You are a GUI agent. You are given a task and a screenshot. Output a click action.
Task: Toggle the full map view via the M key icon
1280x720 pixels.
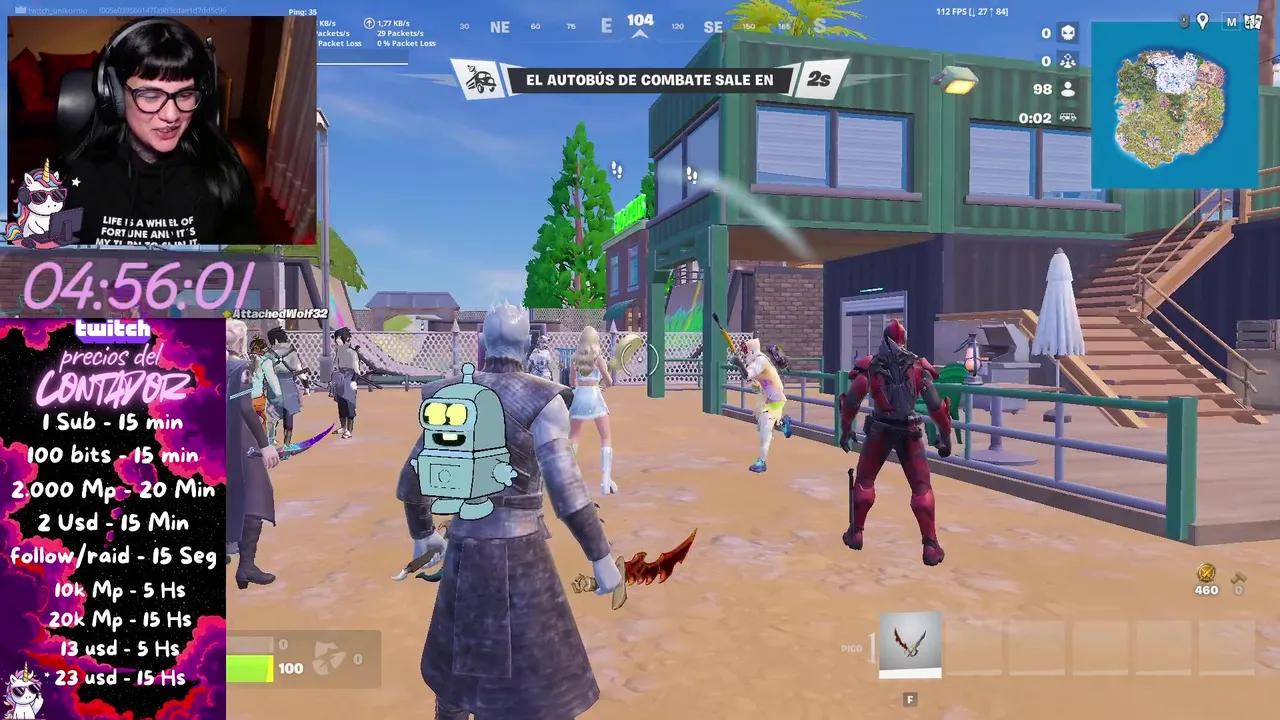pos(1232,22)
